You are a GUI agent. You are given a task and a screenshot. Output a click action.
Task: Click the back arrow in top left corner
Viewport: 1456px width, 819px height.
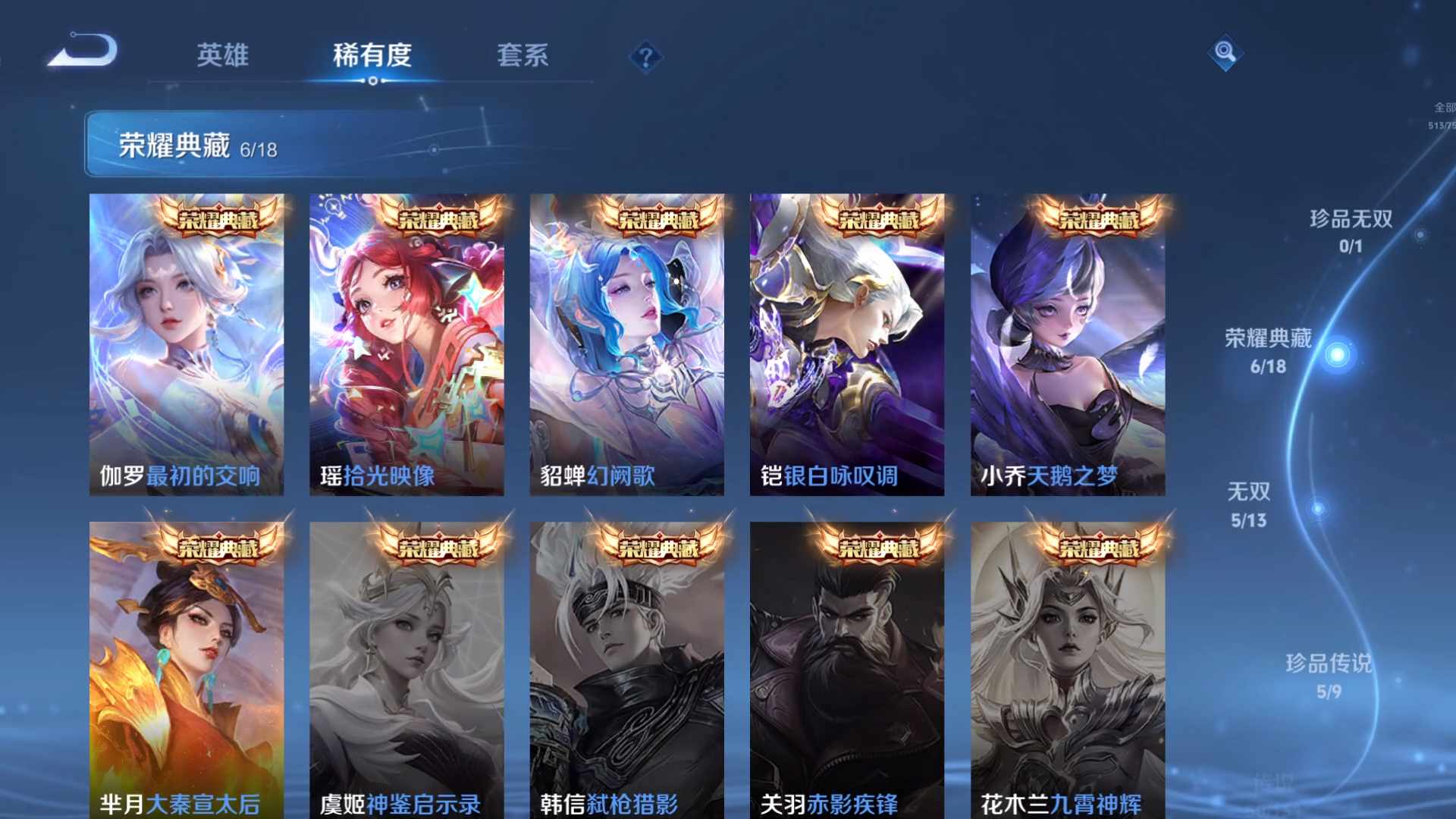[x=83, y=51]
